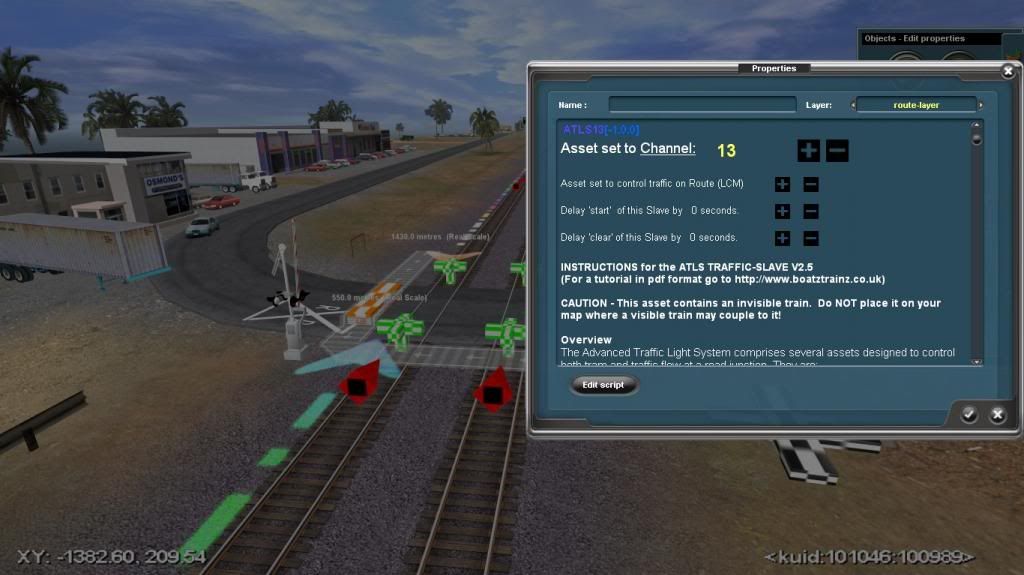1024x575 pixels.
Task: Open the Edit script button
Action: [604, 385]
